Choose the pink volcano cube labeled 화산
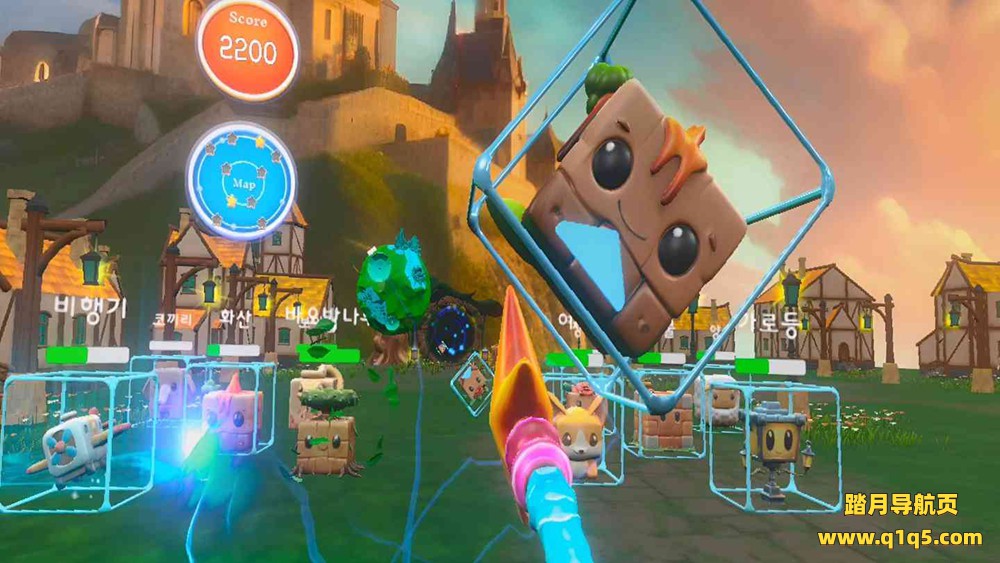Screen dimensions: 1000x563 click(x=232, y=411)
